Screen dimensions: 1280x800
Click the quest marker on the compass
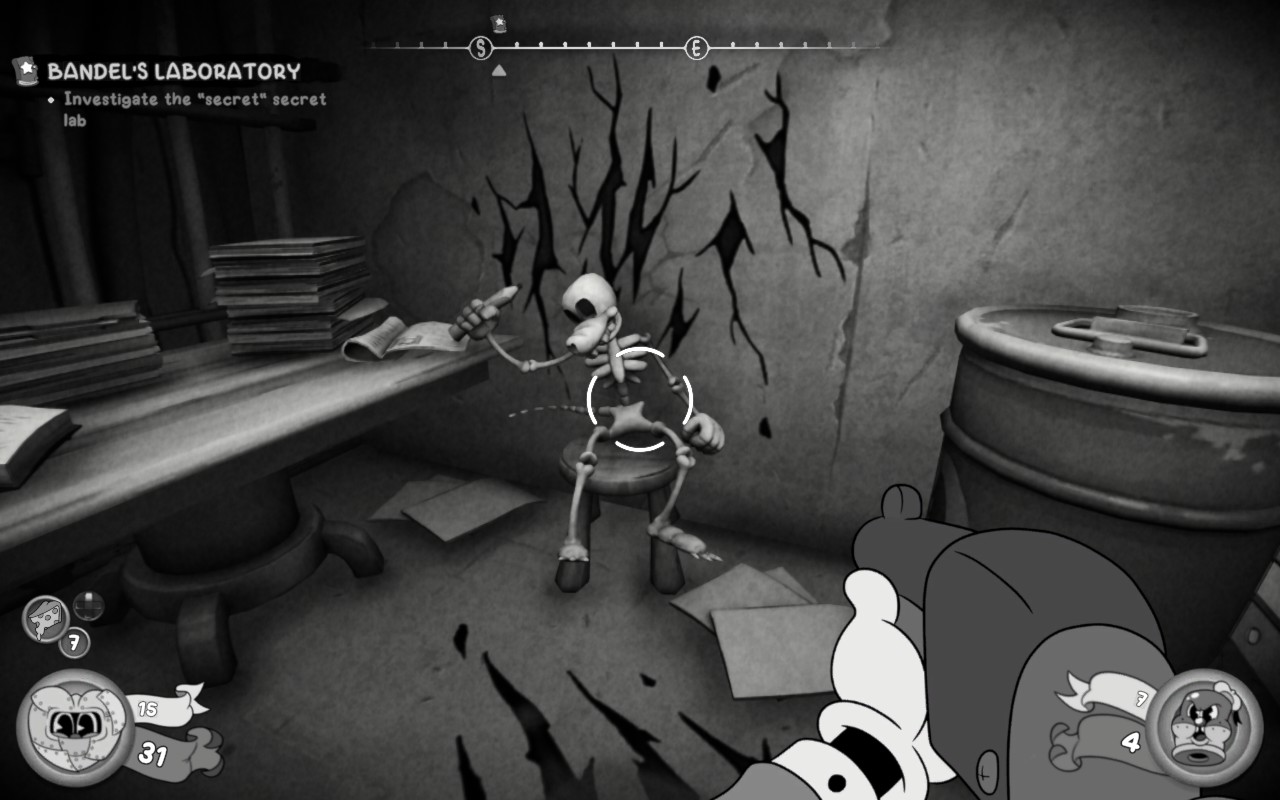coord(499,23)
